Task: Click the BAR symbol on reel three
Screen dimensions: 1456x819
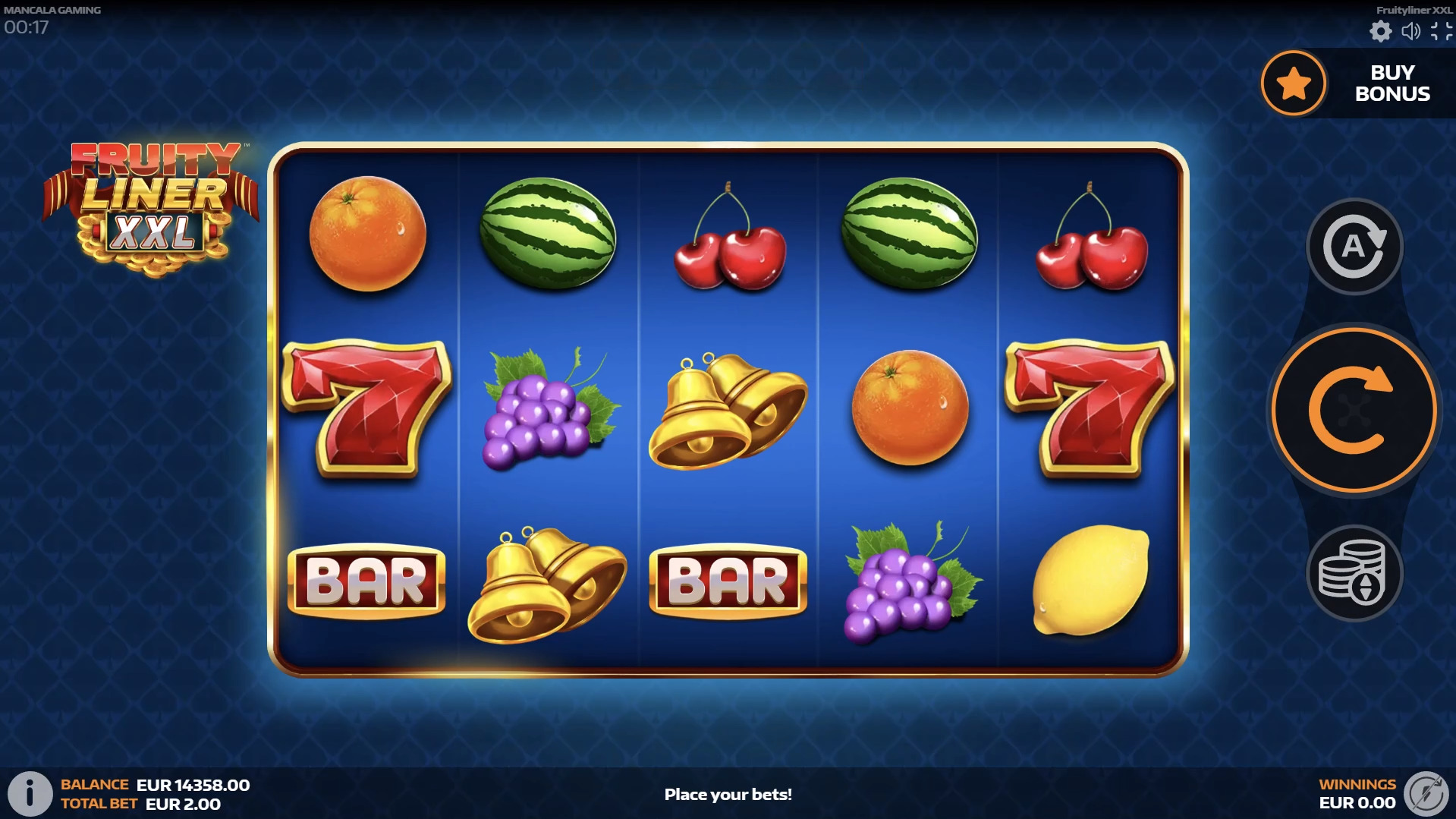Action: click(728, 581)
